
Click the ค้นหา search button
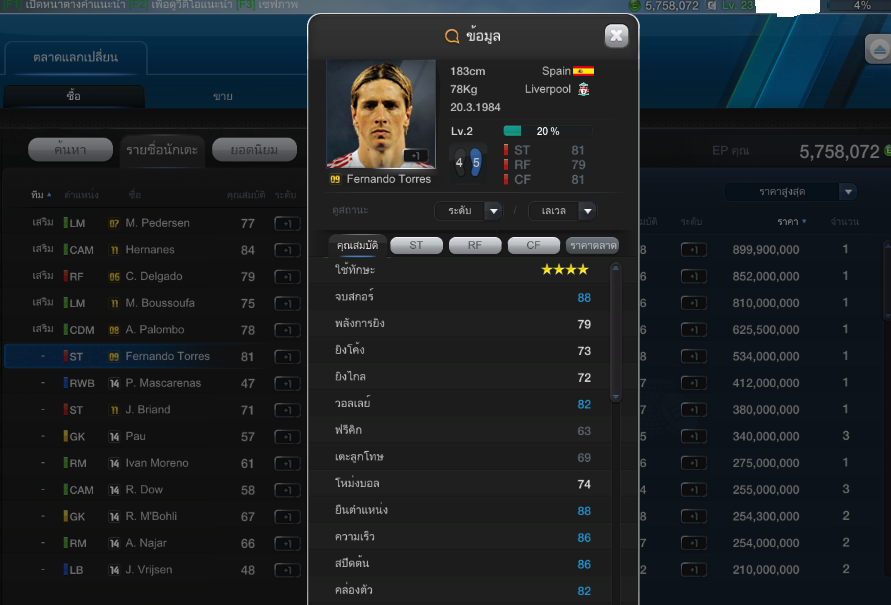[x=70, y=150]
